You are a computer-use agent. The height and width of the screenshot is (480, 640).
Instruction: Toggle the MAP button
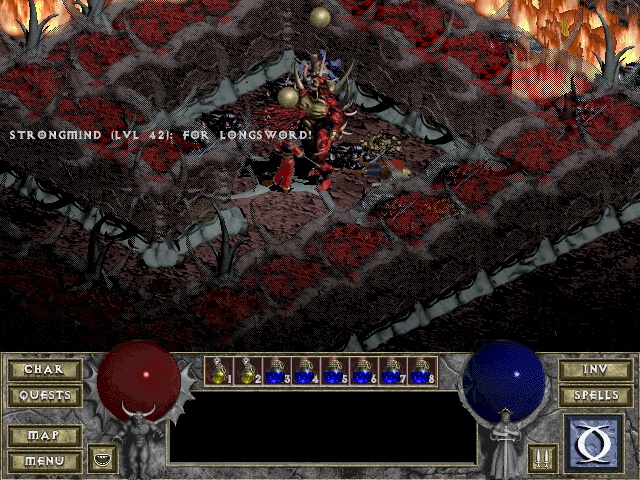point(43,436)
